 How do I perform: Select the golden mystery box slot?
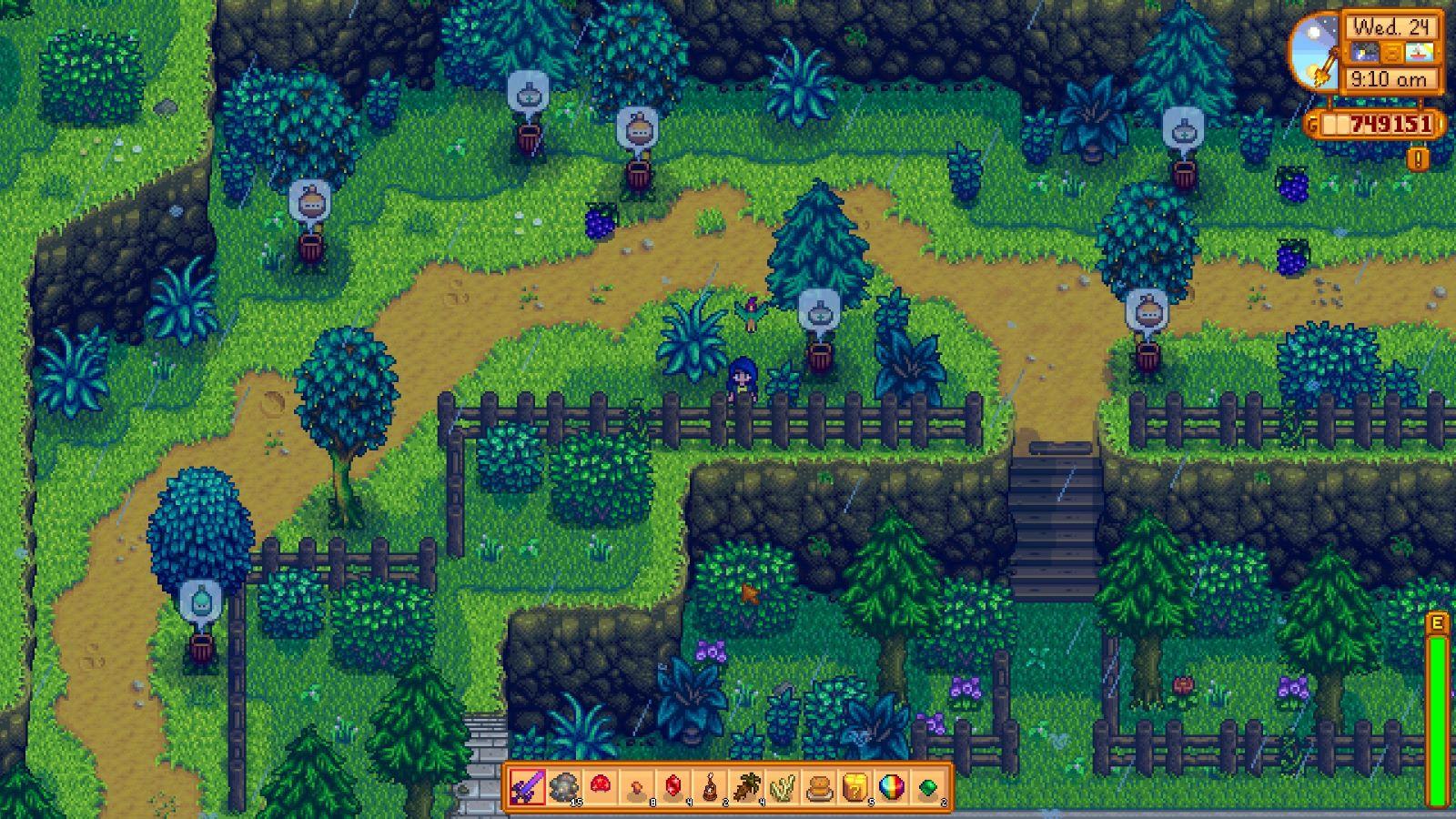[x=854, y=787]
